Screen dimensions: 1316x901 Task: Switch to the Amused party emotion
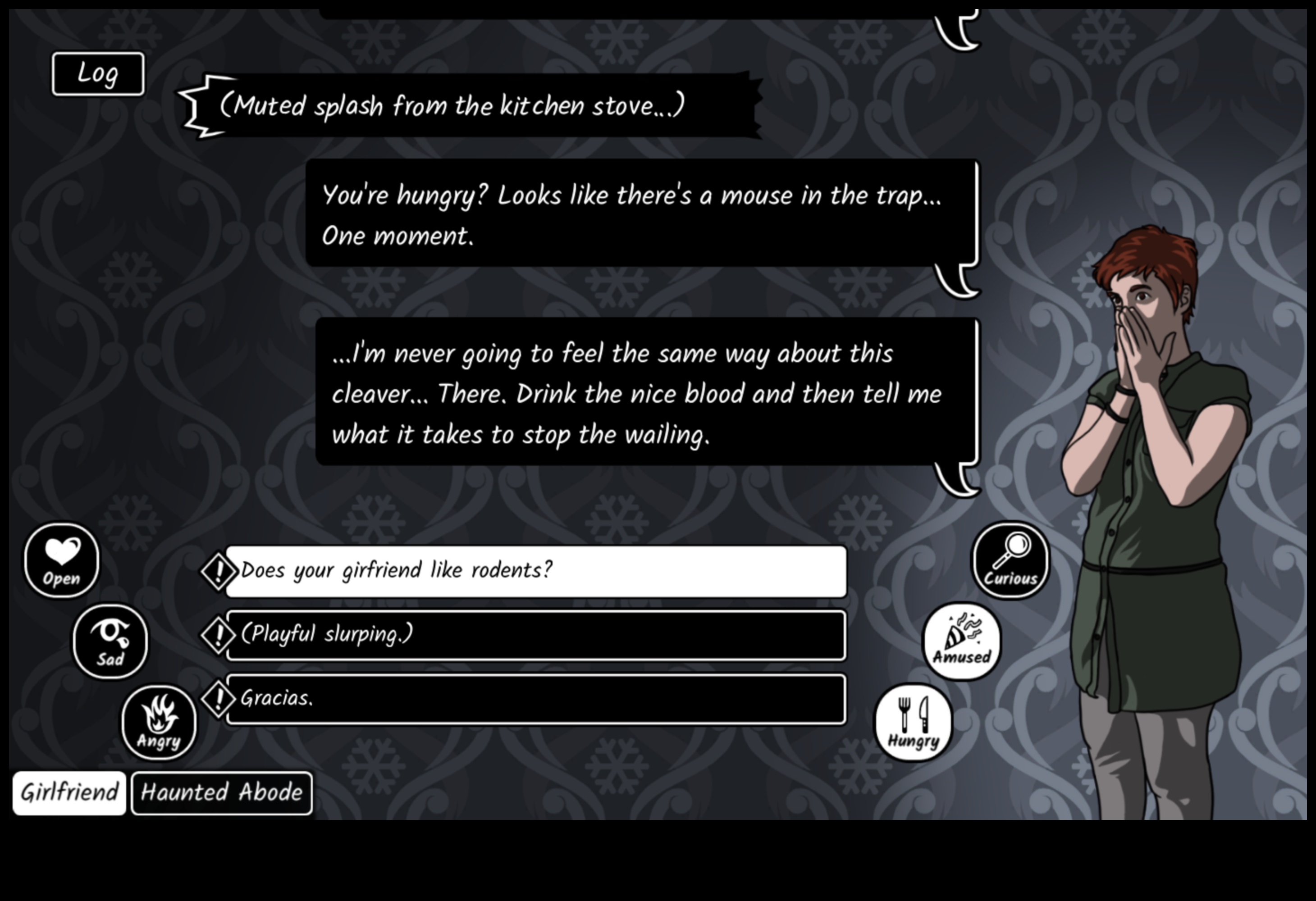coord(961,641)
